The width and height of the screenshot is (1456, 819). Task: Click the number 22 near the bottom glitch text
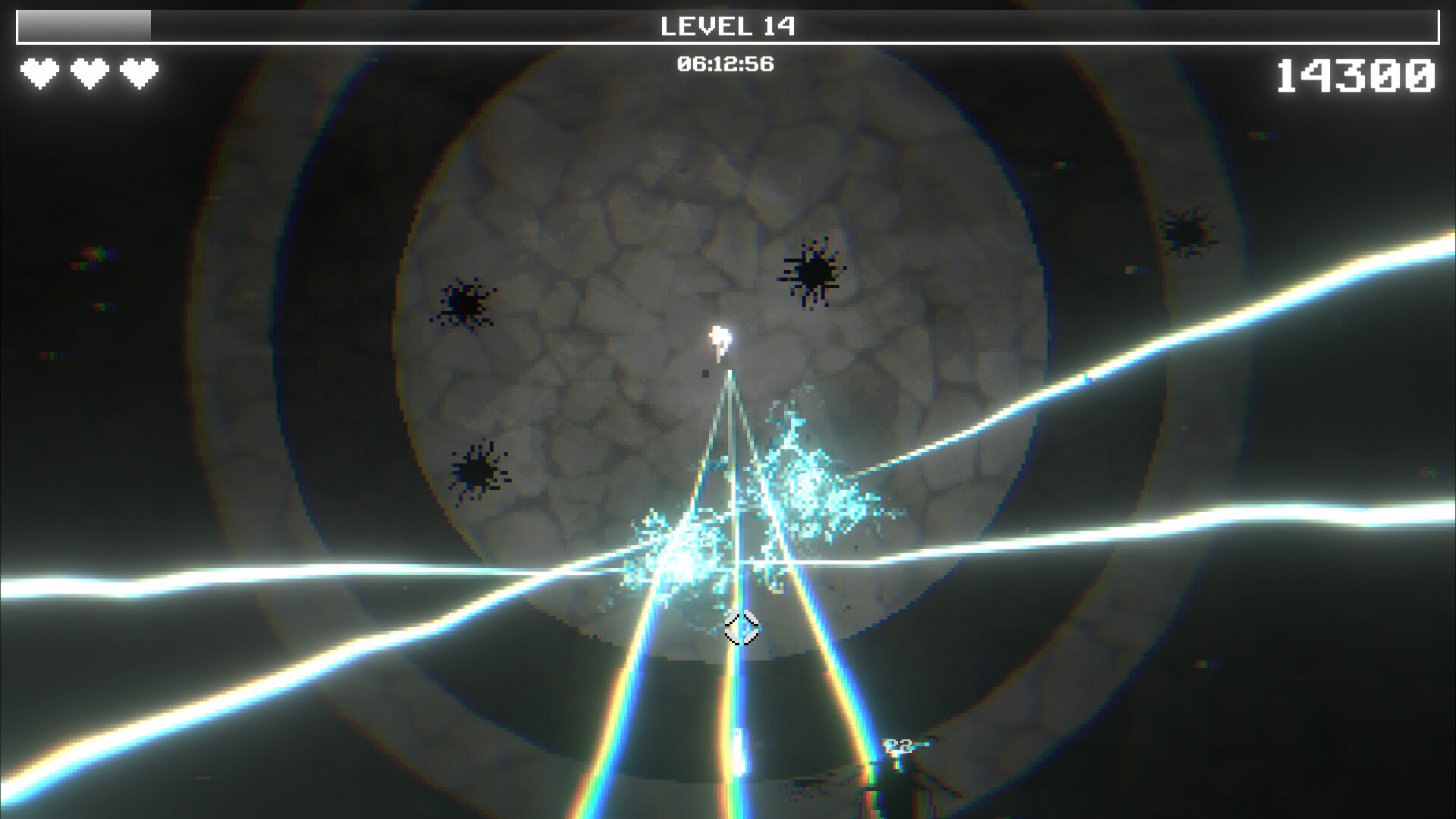pyautogui.click(x=896, y=746)
